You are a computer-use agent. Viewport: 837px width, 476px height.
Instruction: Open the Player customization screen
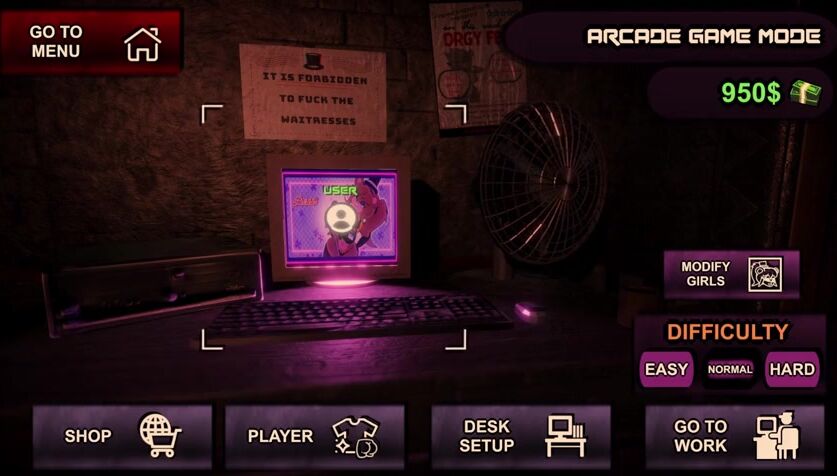[x=314, y=435]
